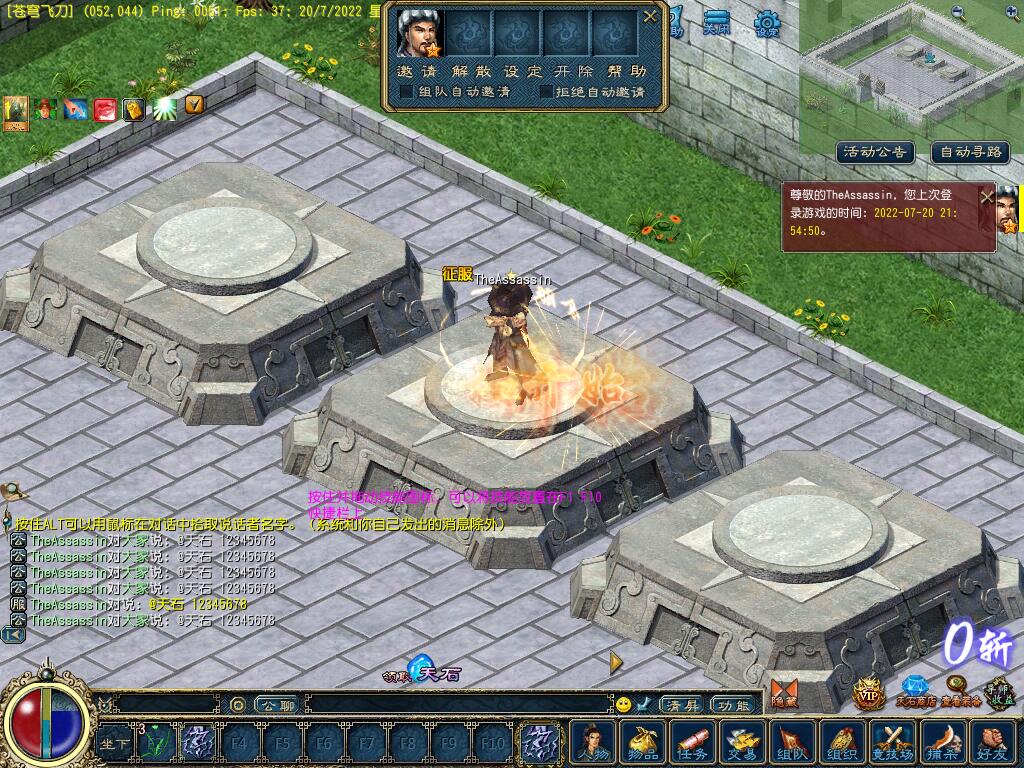The height and width of the screenshot is (768, 1024).
Task: Toggle the 组队自动邀请 checkbox
Action: point(407,92)
